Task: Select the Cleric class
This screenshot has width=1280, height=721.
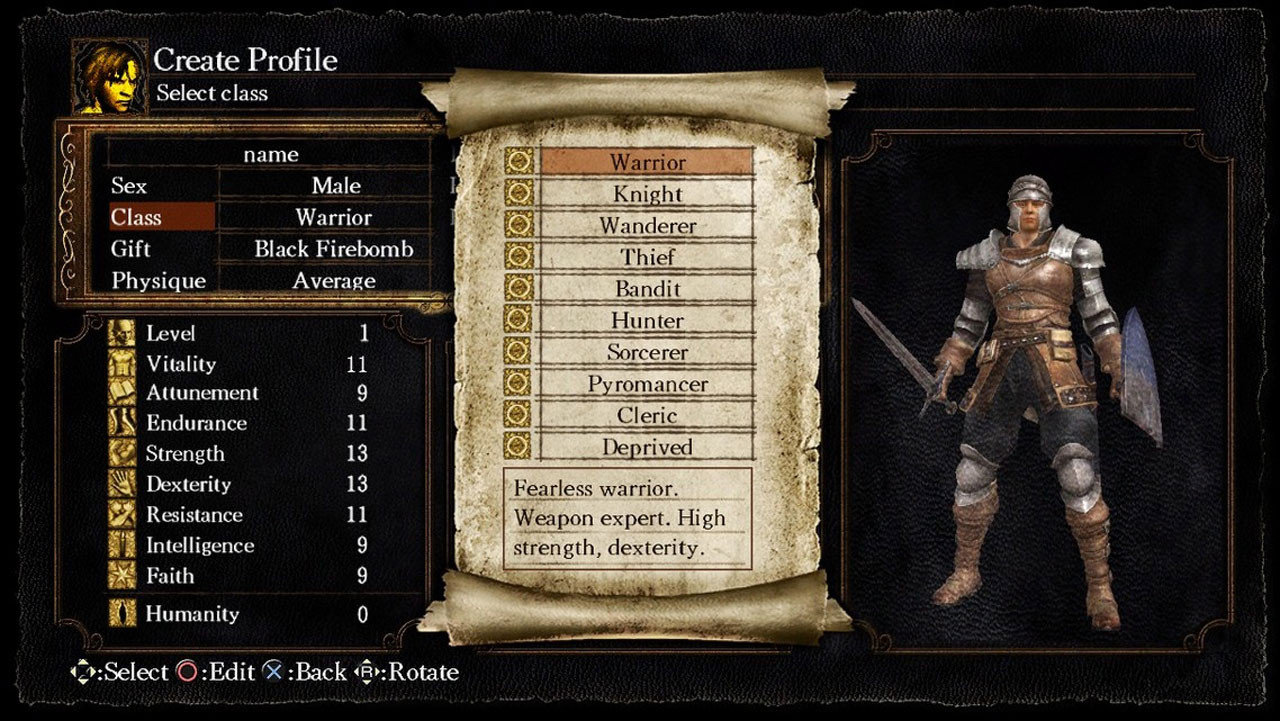Action: pyautogui.click(x=647, y=415)
